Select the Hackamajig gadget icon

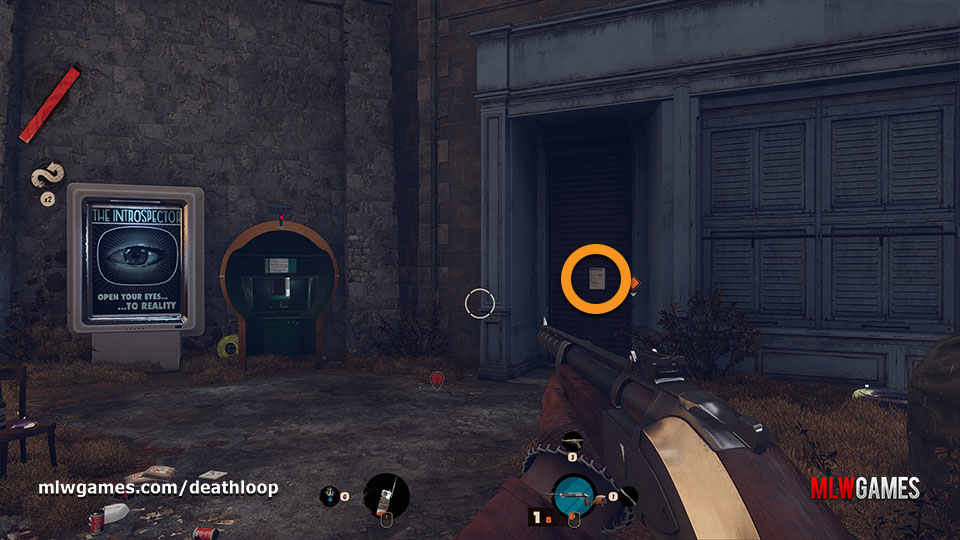pos(386,494)
